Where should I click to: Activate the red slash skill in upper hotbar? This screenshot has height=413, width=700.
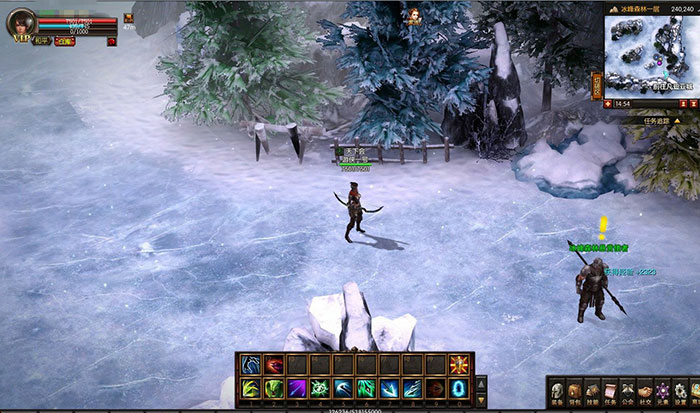point(272,364)
